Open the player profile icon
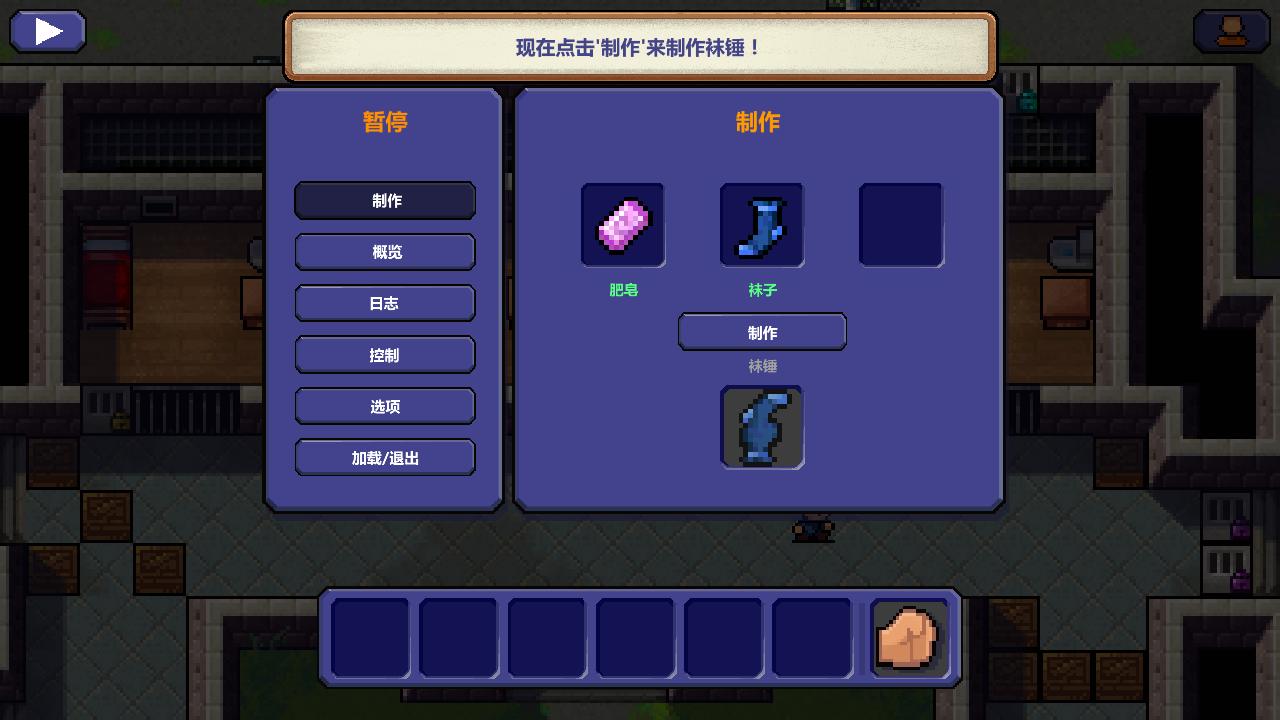 pos(1231,32)
